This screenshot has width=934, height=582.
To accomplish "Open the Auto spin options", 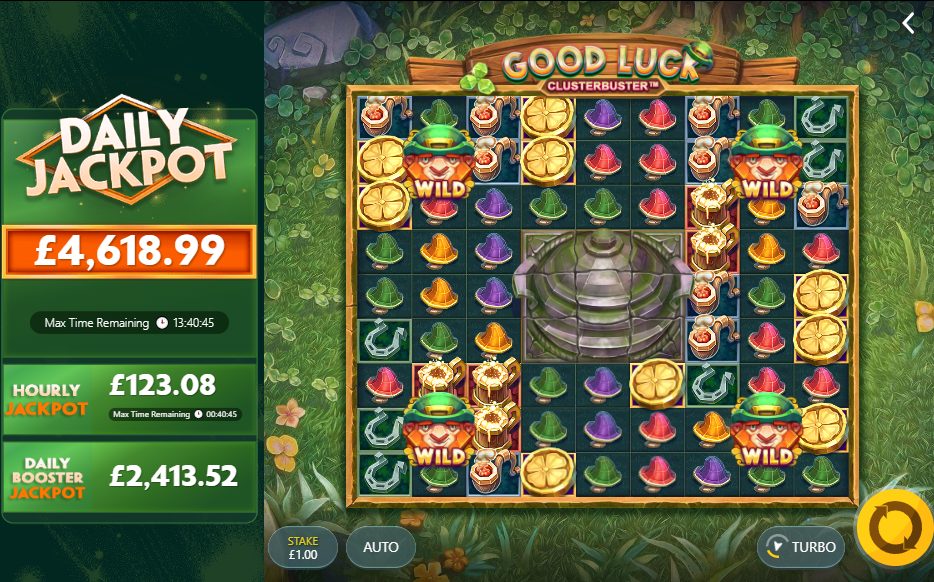I will coord(380,547).
